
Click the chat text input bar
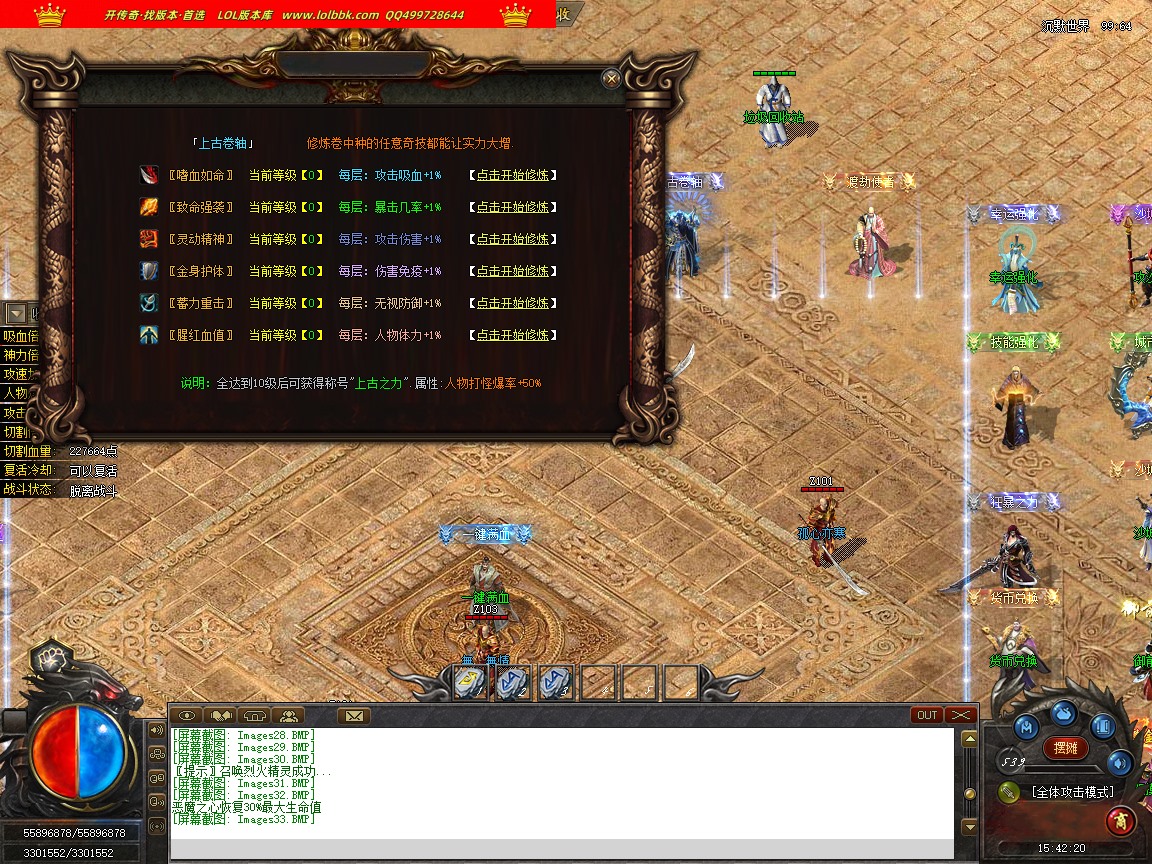(560, 850)
